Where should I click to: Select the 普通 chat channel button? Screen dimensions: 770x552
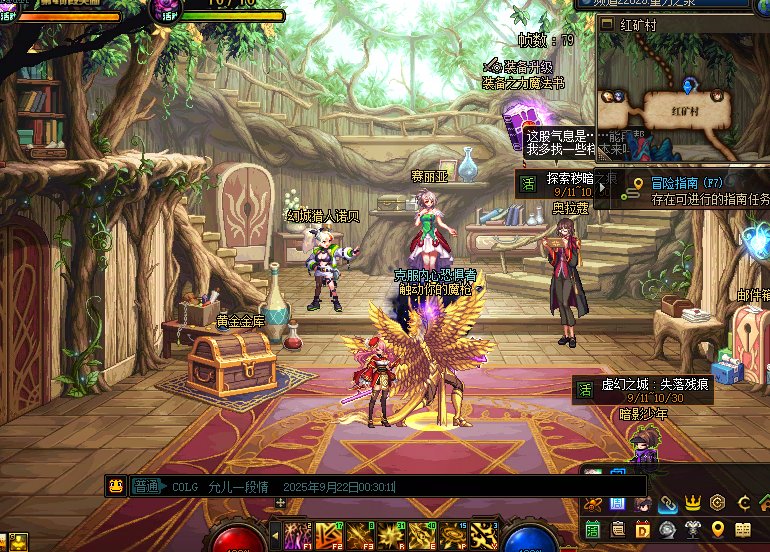pyautogui.click(x=146, y=486)
